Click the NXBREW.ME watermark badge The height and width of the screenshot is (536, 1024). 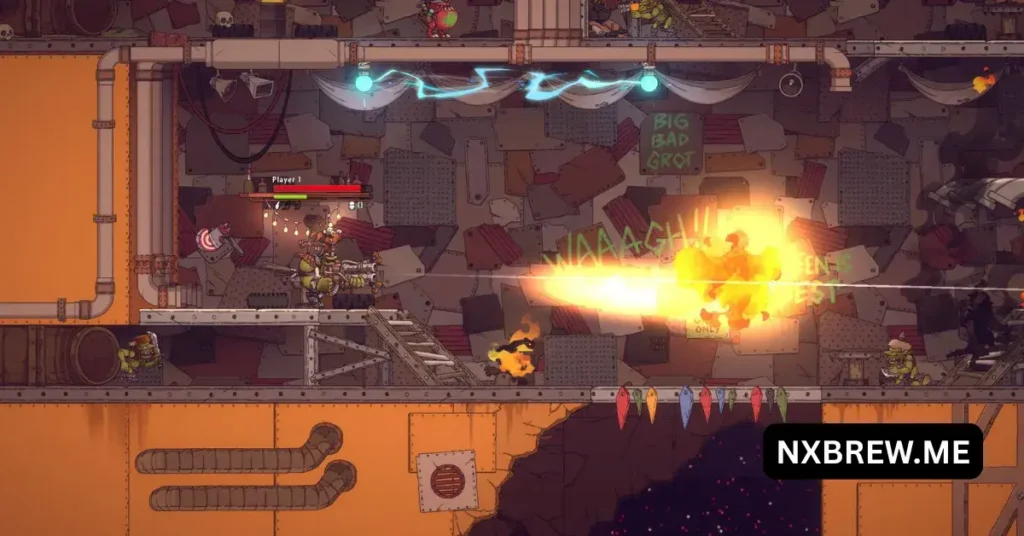pos(872,451)
